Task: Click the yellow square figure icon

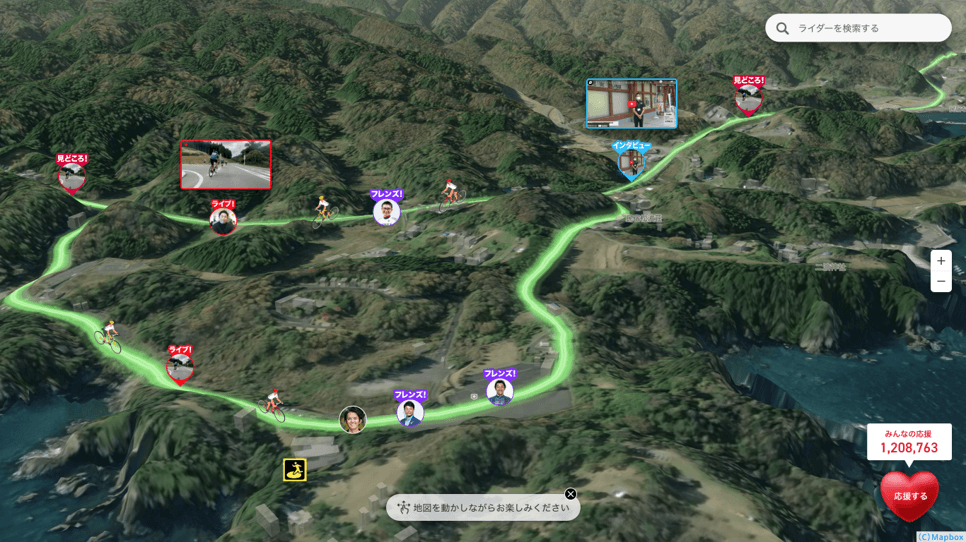Action: pos(294,469)
